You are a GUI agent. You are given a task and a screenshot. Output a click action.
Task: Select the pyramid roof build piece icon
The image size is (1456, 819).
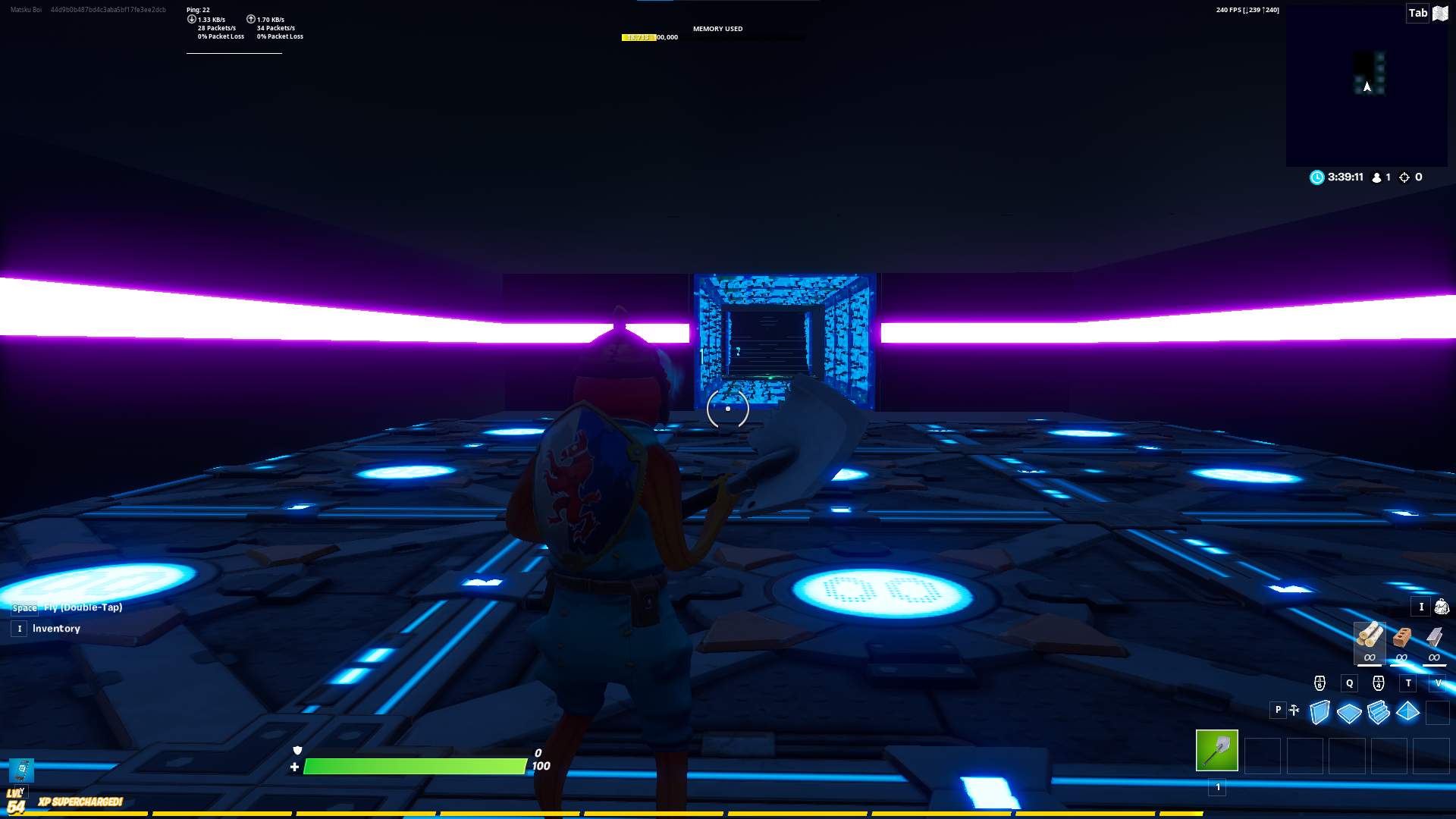[1407, 712]
